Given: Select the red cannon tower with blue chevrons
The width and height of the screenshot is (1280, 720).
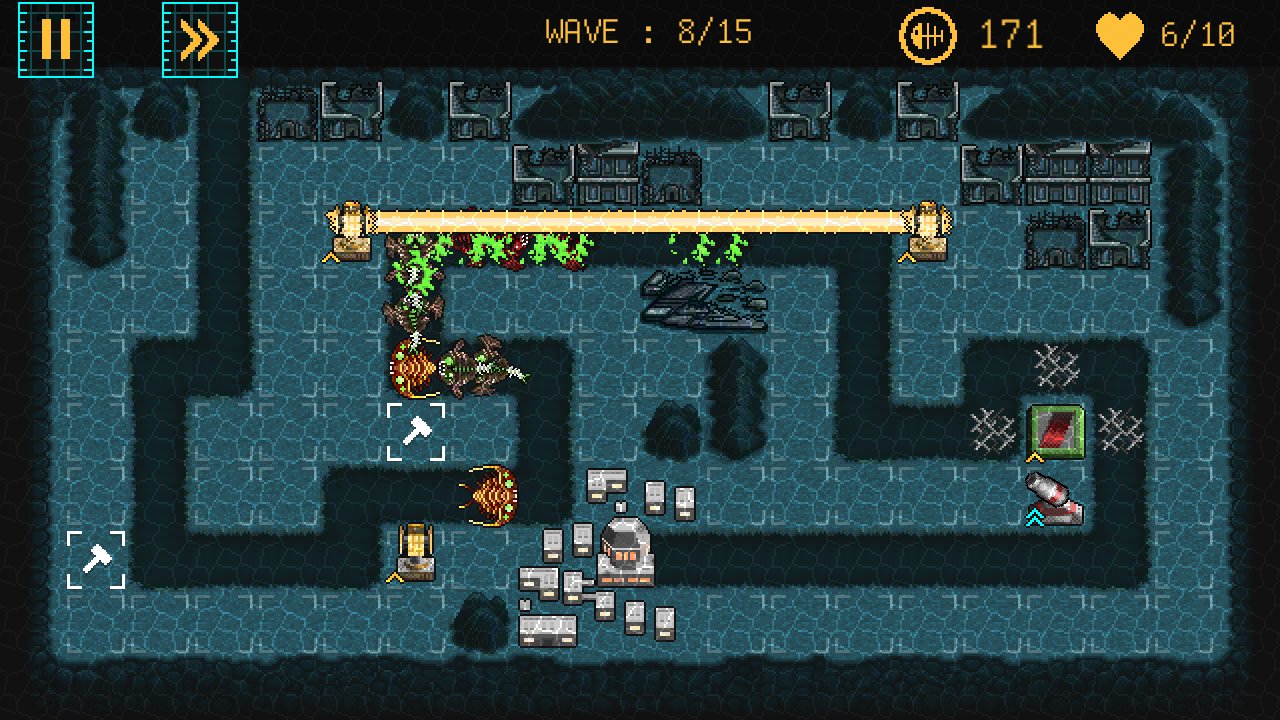Looking at the screenshot, I should [x=1052, y=498].
